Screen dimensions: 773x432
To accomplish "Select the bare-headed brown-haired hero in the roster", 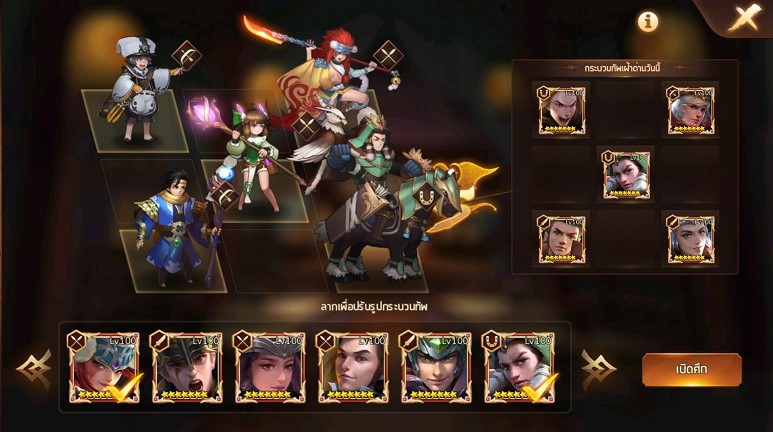I will click(x=353, y=367).
